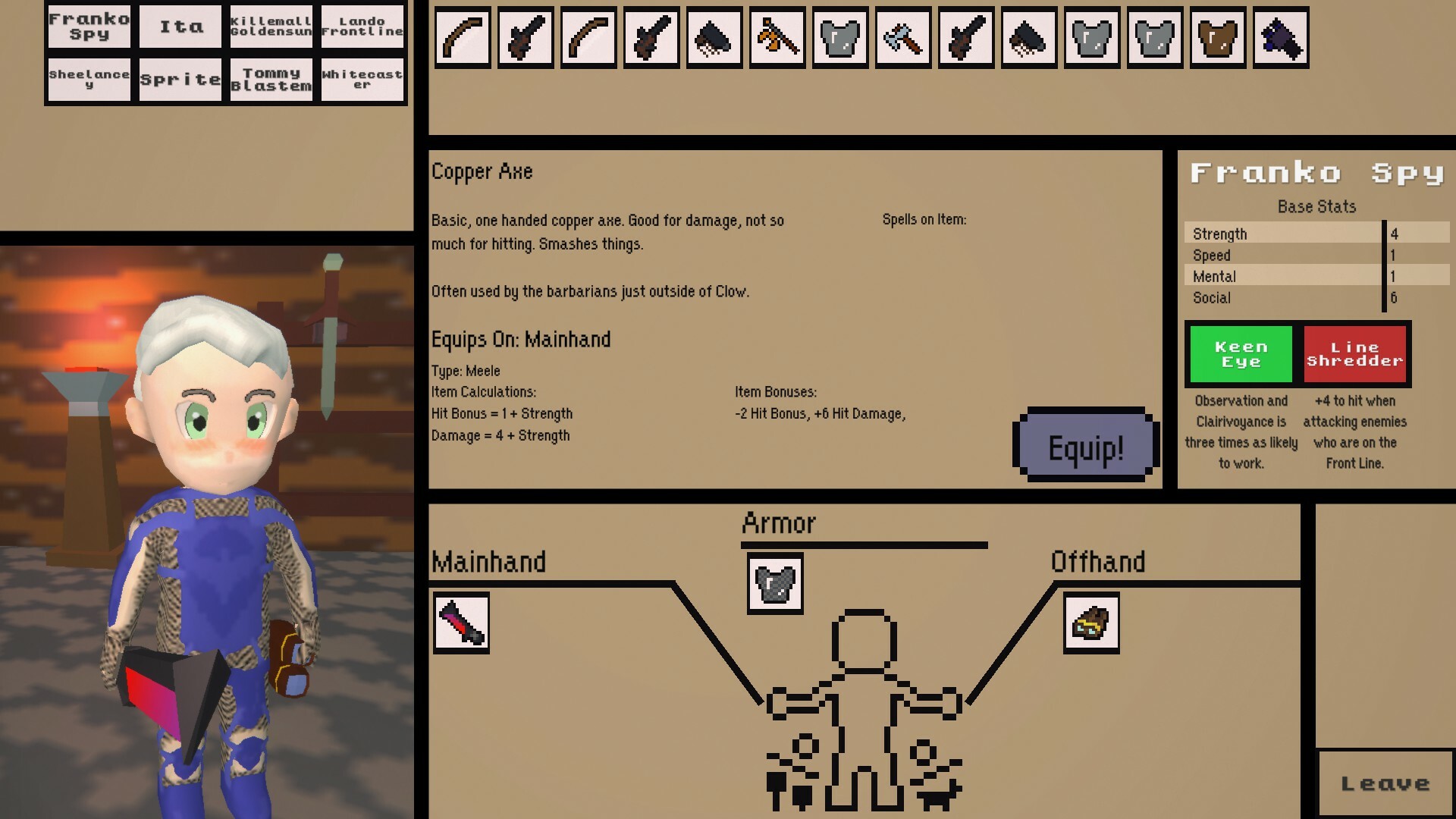Select Tommy Blastem from the roster
1456x819 pixels.
click(x=271, y=77)
